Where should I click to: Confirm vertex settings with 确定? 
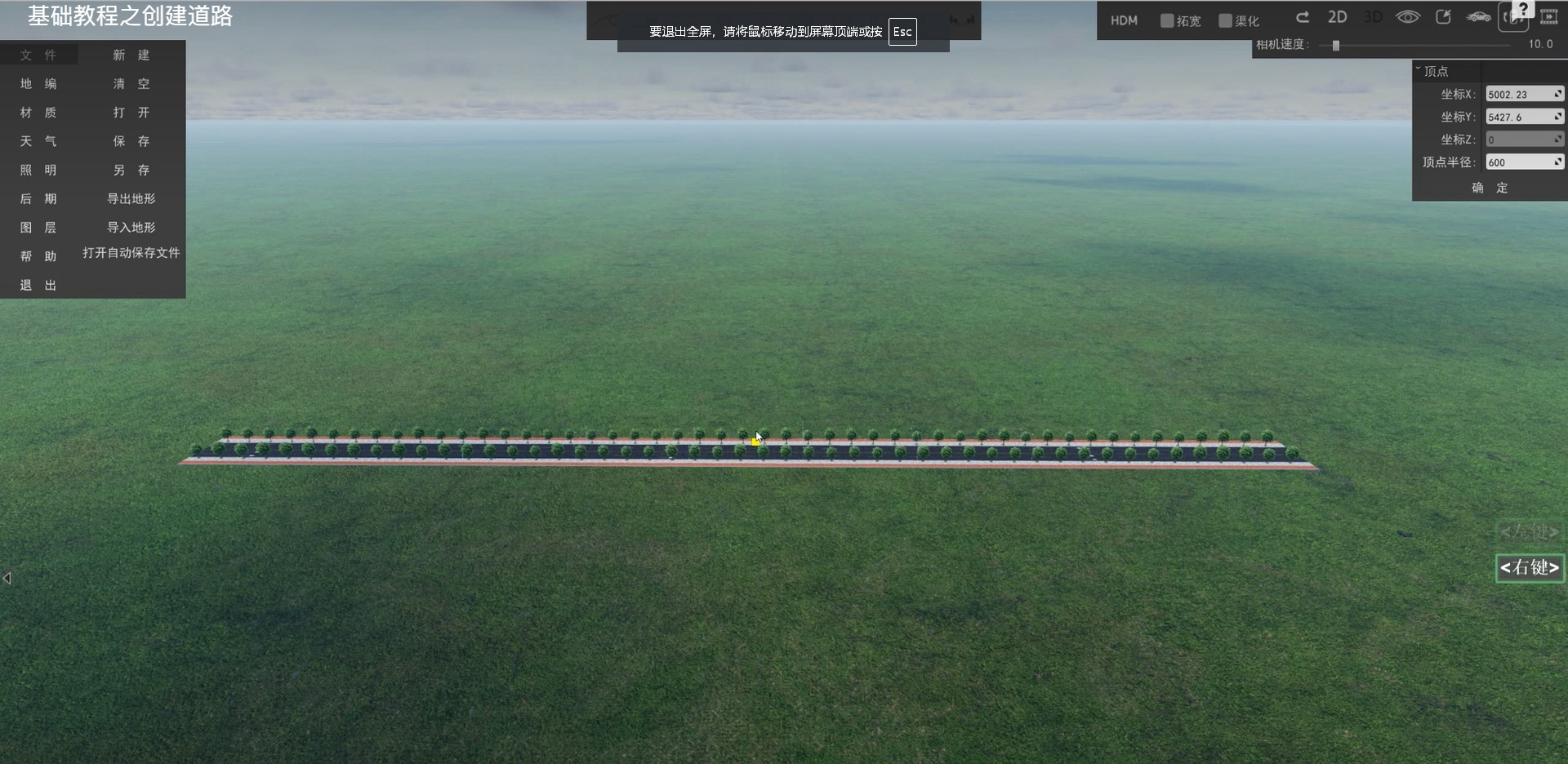[1490, 188]
